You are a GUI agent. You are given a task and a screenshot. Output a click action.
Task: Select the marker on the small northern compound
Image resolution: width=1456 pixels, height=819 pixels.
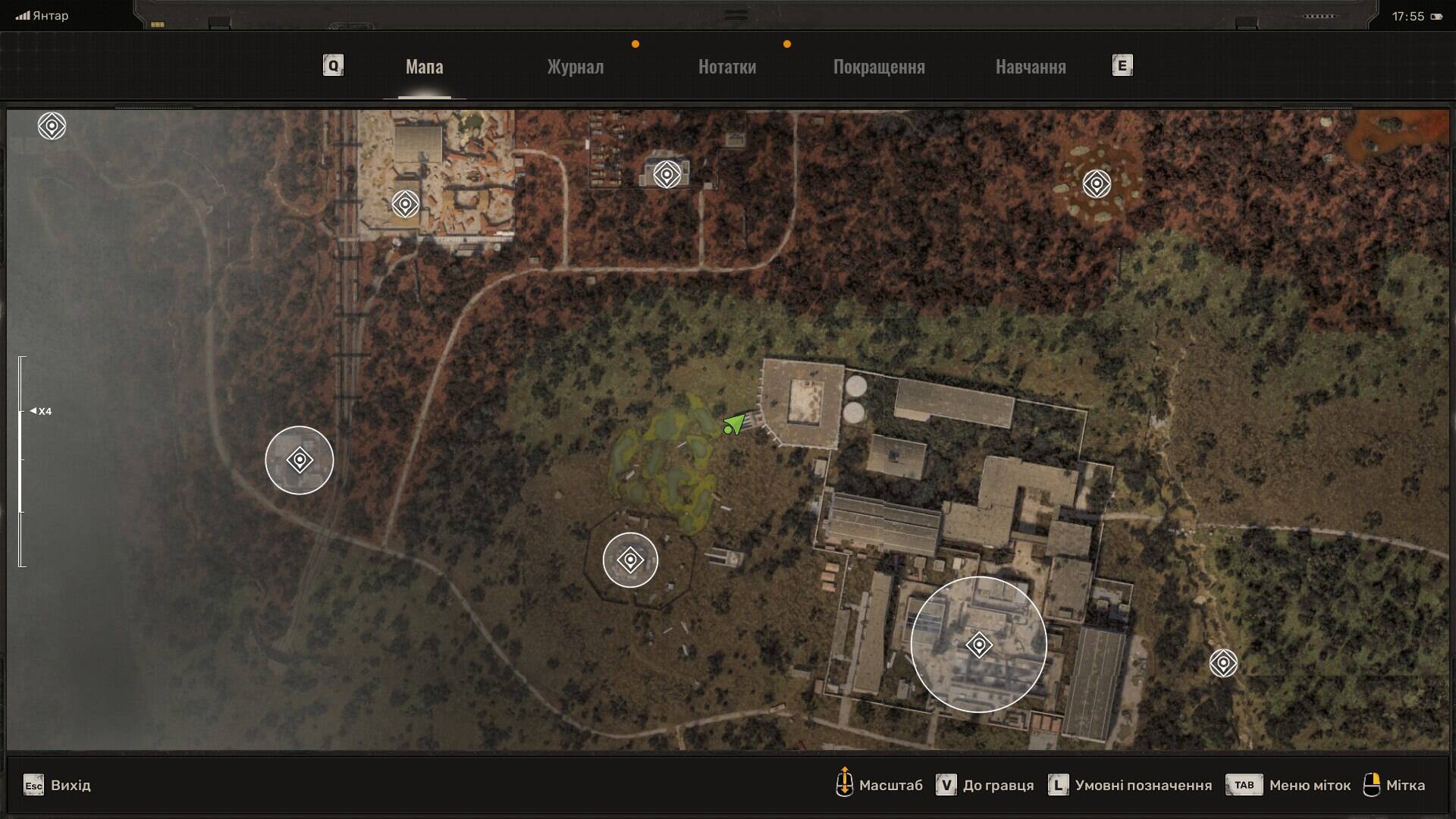(667, 174)
